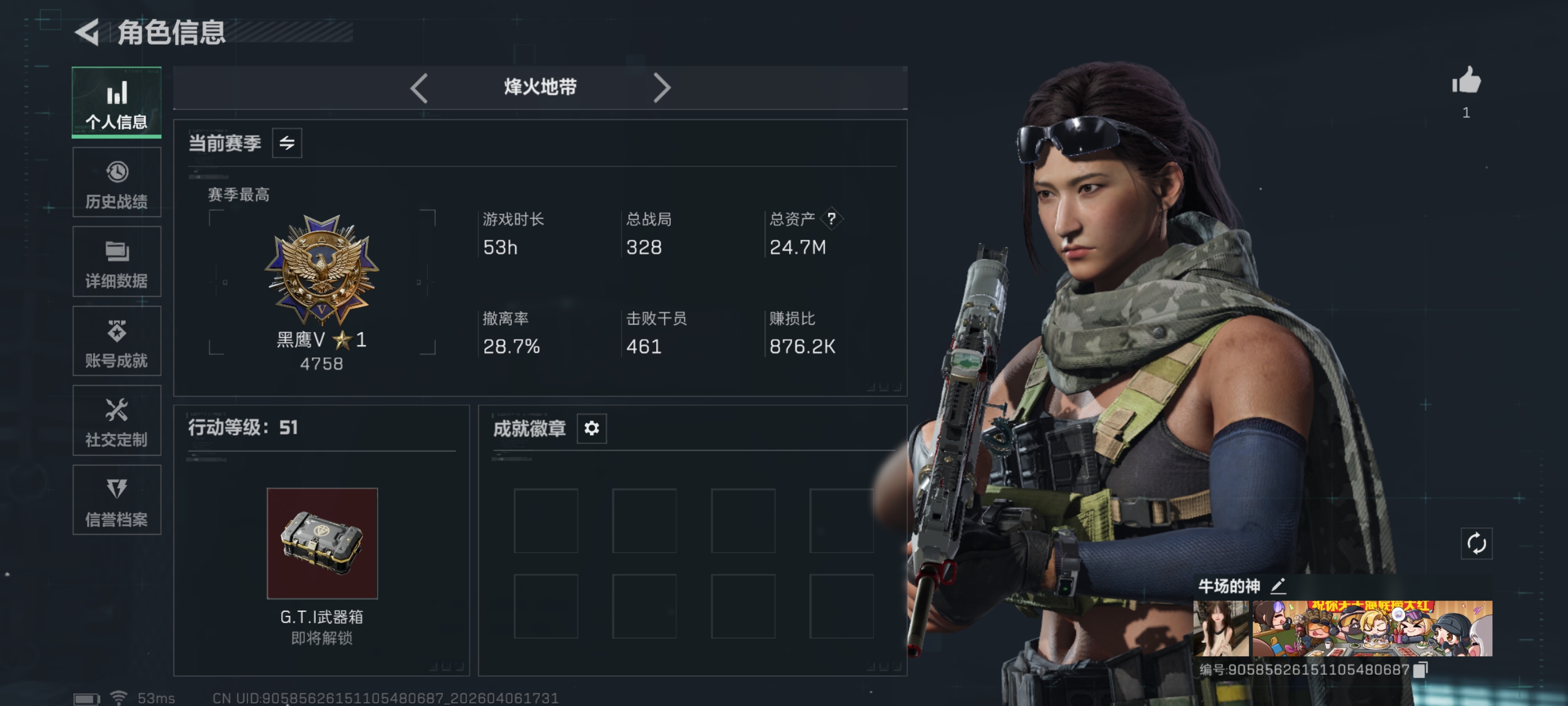This screenshot has height=706, width=1568.
Task: Click the 总资产 question mark help icon
Action: (831, 219)
